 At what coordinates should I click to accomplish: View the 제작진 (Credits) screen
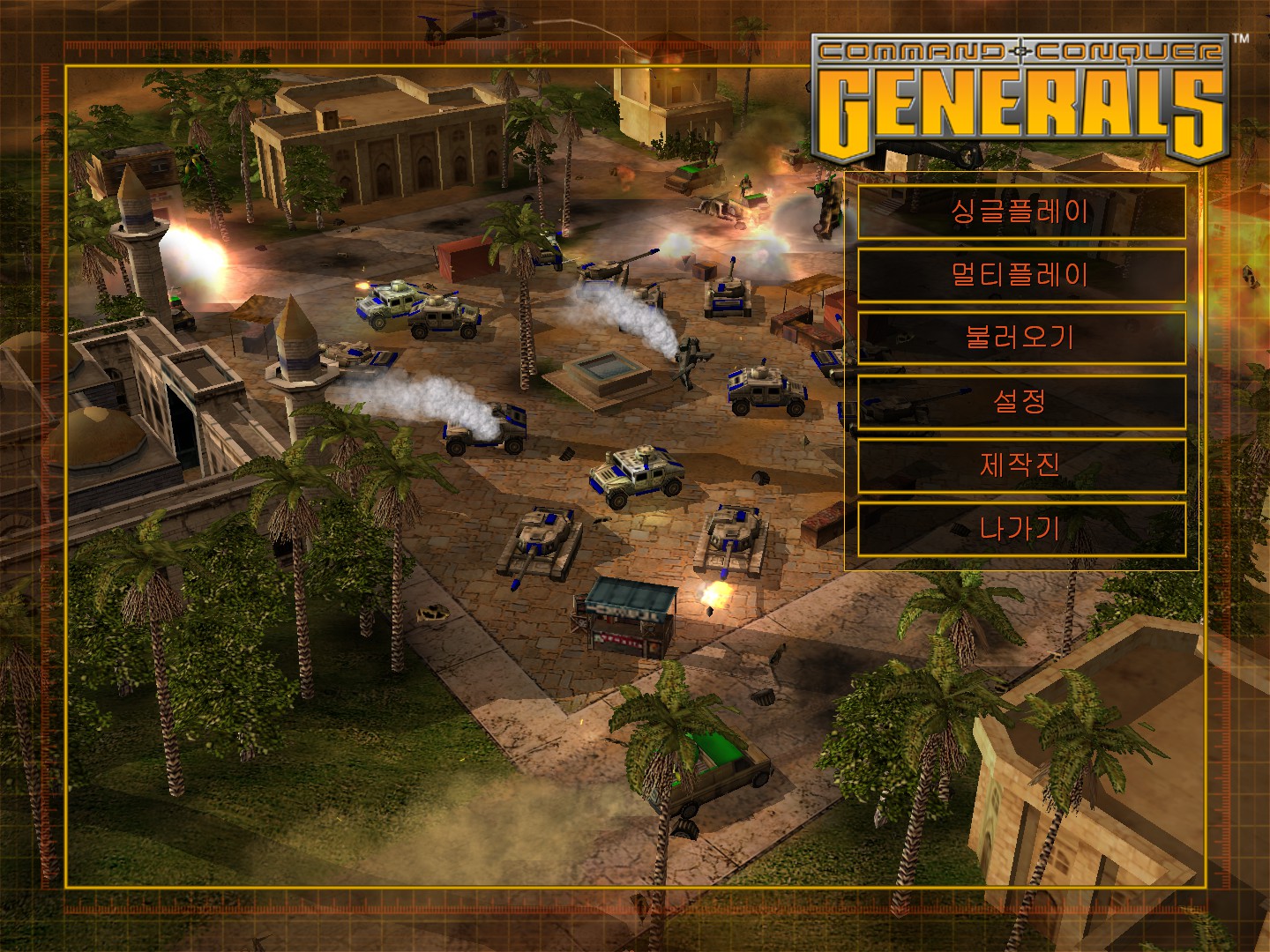[x=1021, y=465]
